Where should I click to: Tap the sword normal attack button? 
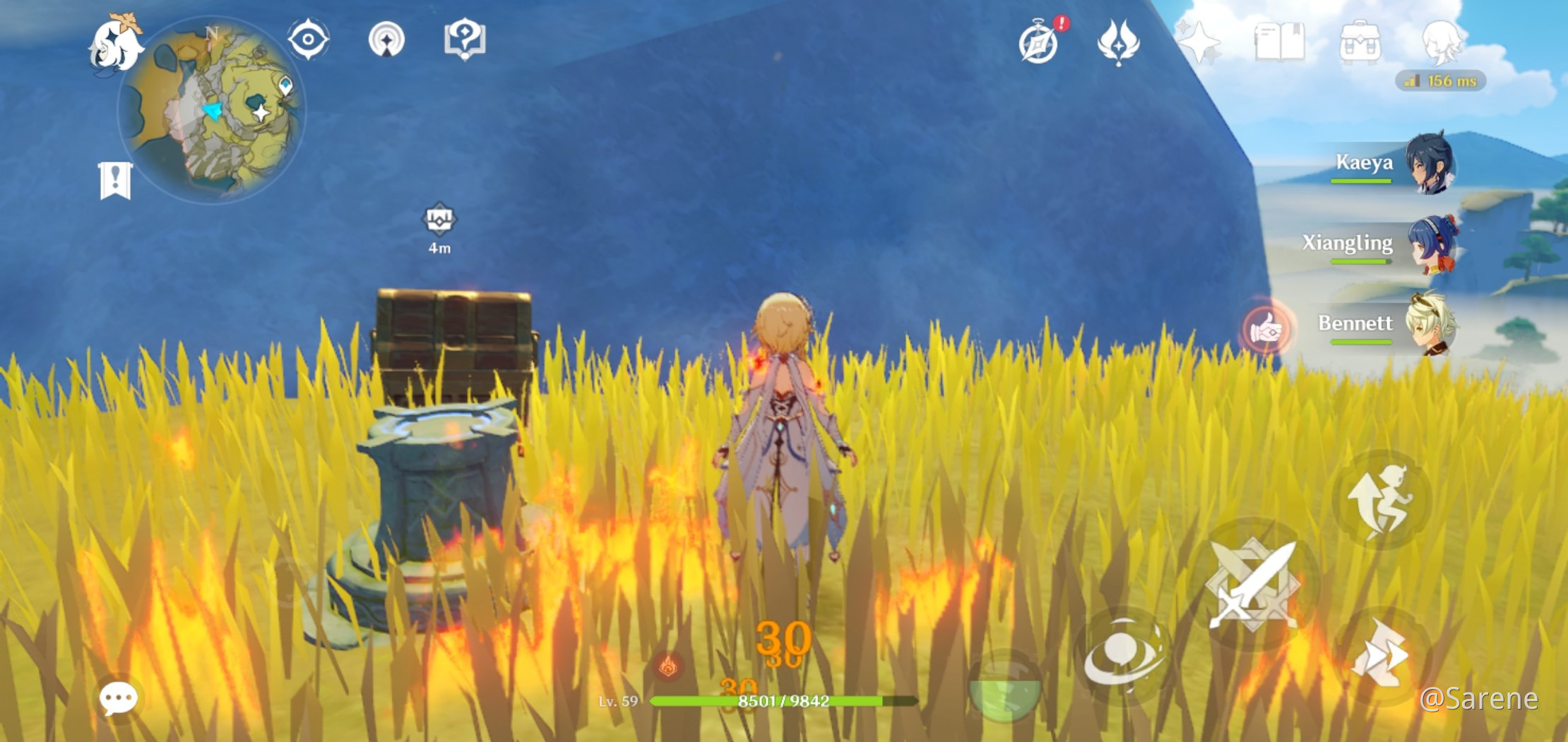[x=1253, y=585]
